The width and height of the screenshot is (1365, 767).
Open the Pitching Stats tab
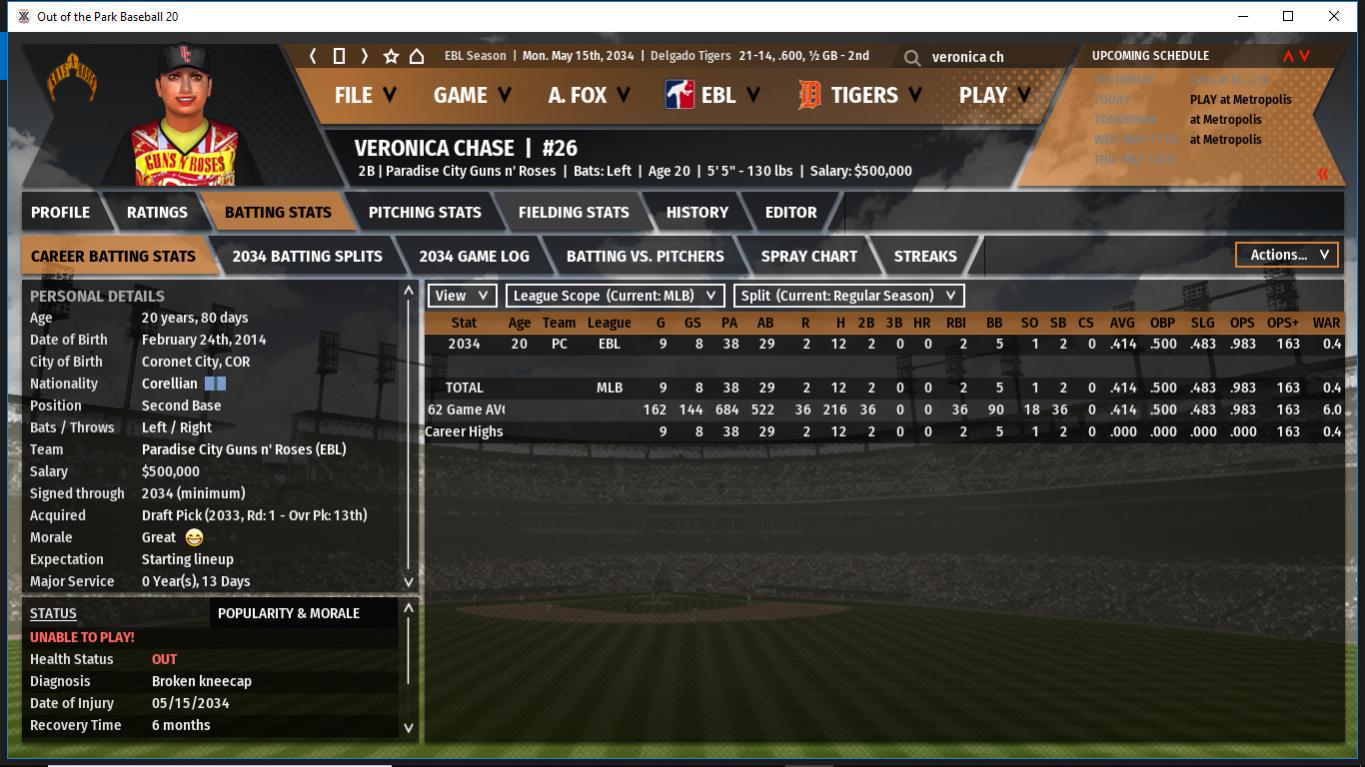(x=424, y=212)
